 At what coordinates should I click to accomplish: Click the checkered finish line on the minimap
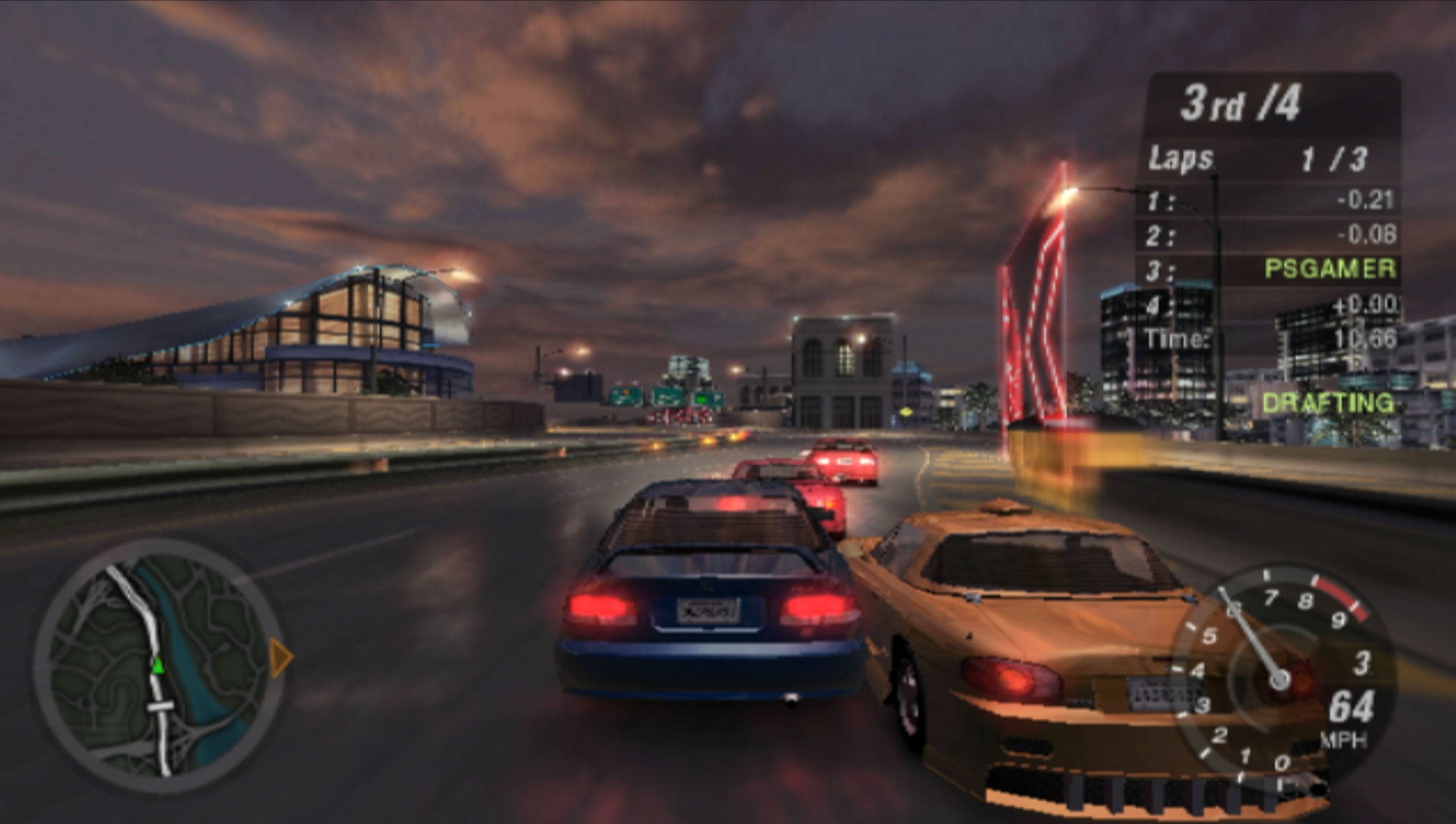pos(160,707)
